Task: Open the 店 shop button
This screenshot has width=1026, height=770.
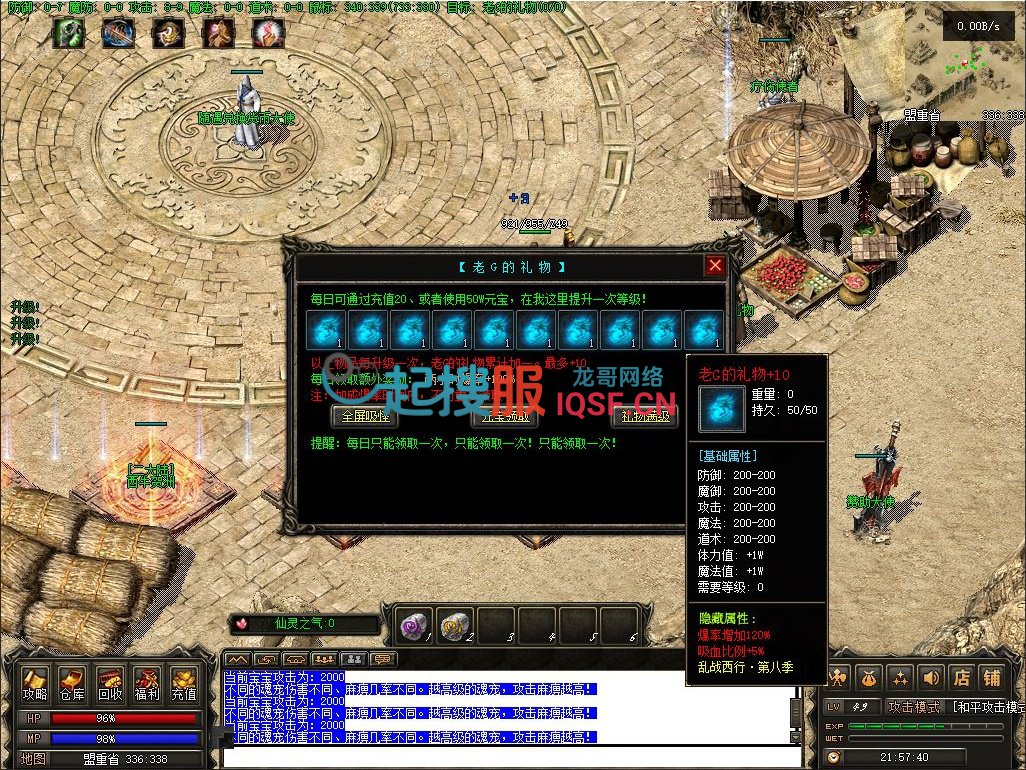Action: [x=961, y=678]
